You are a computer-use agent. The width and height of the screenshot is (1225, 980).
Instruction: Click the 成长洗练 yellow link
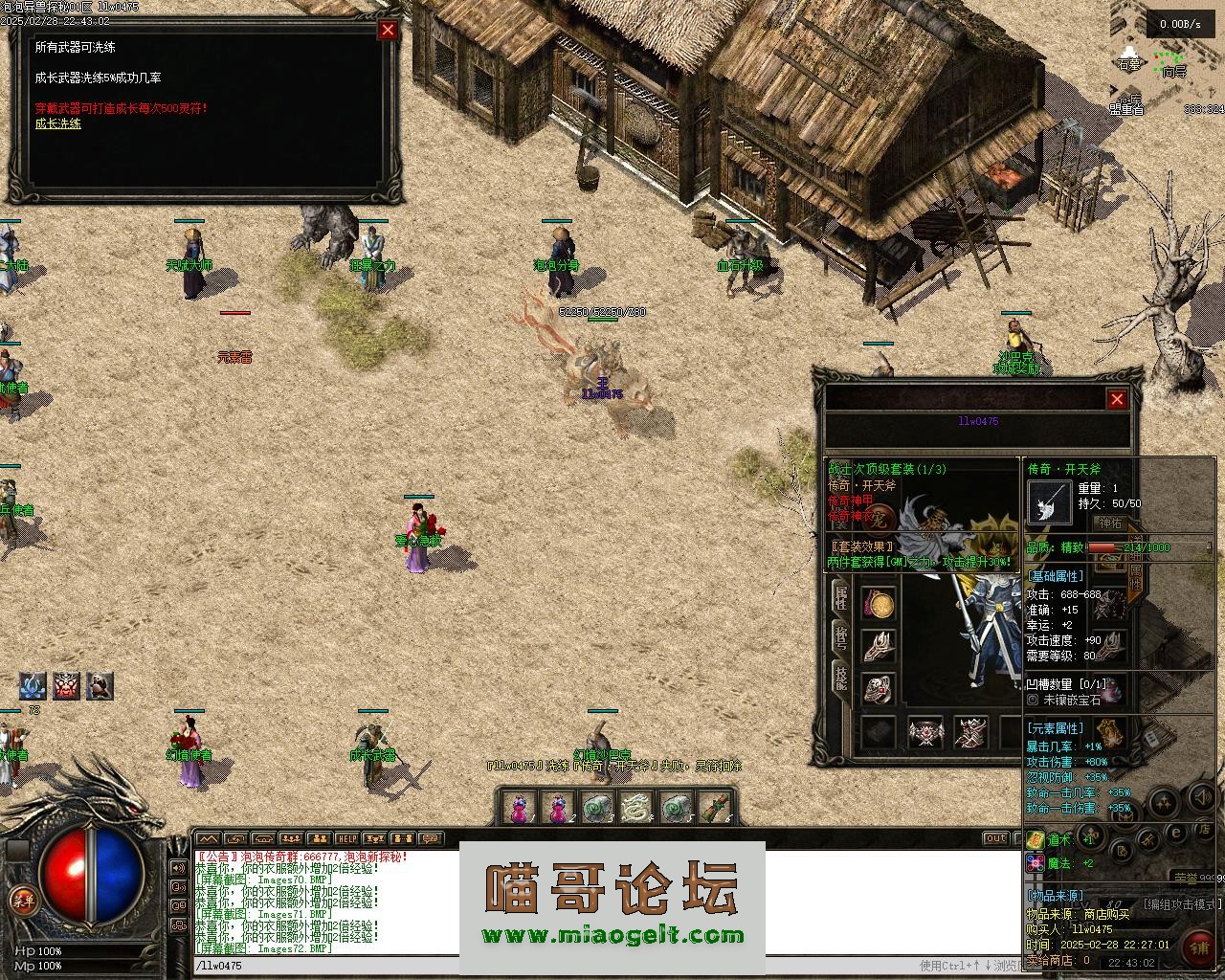click(x=58, y=123)
